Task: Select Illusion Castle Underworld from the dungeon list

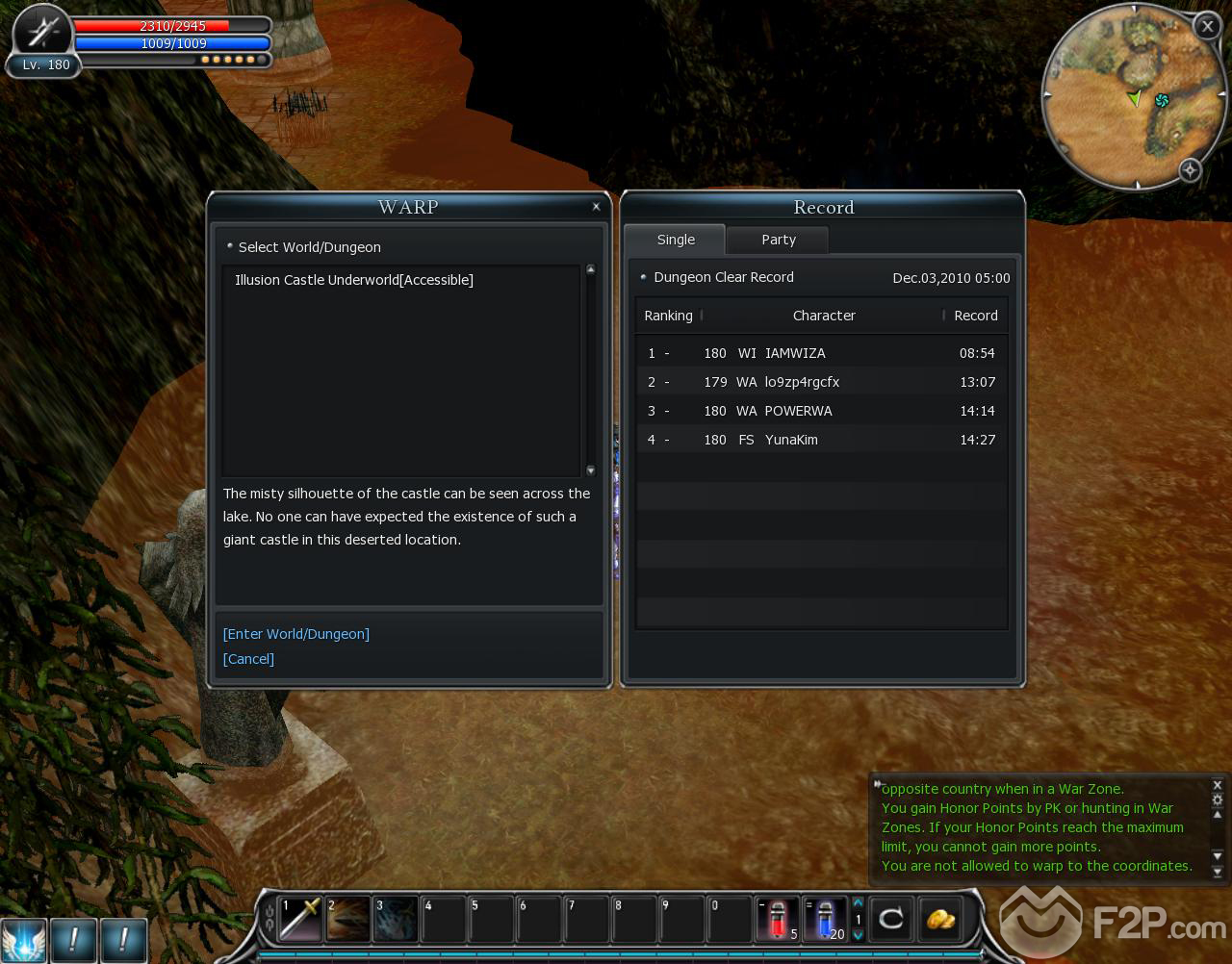Action: [354, 280]
